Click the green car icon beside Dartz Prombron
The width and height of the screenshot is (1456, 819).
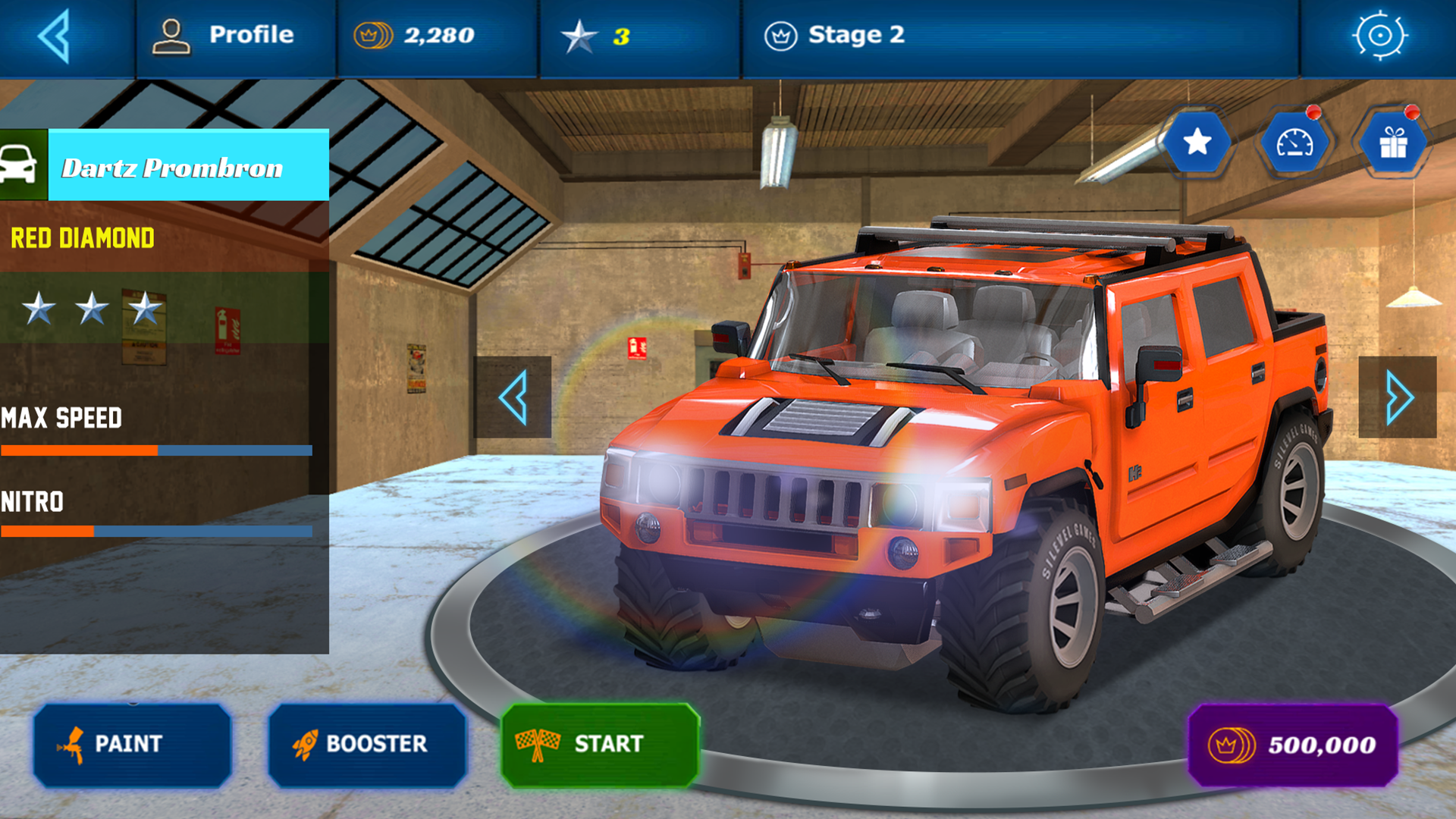pyautogui.click(x=24, y=163)
